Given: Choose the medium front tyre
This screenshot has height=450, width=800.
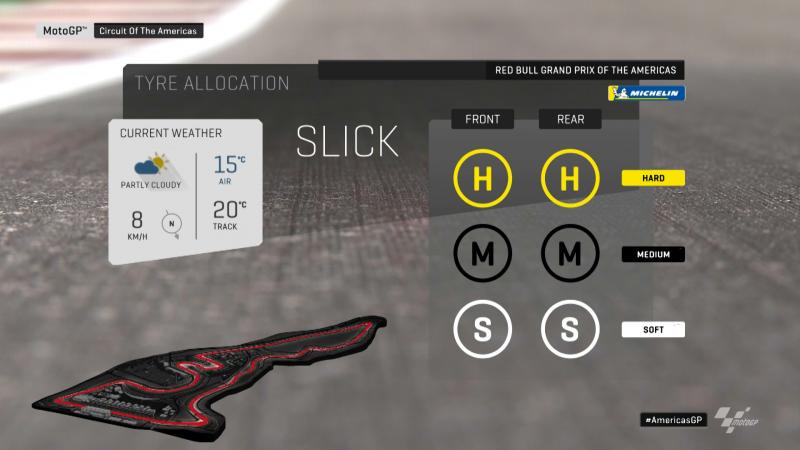Looking at the screenshot, I should tap(482, 254).
